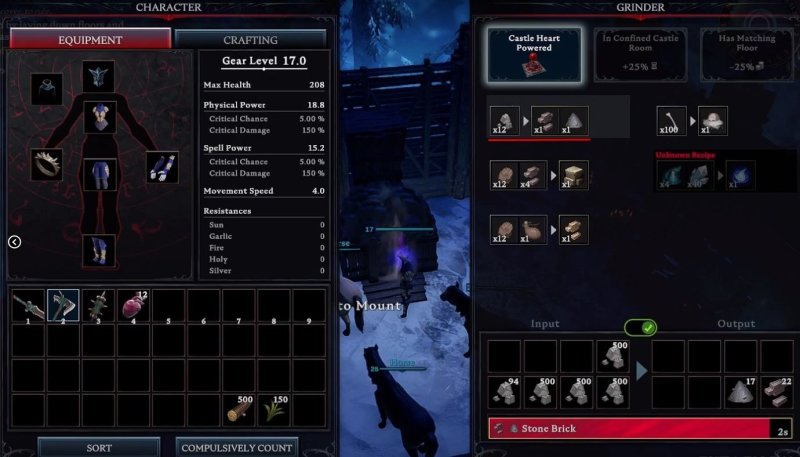Select the equipped boots slot
The width and height of the screenshot is (800, 457).
[99, 250]
